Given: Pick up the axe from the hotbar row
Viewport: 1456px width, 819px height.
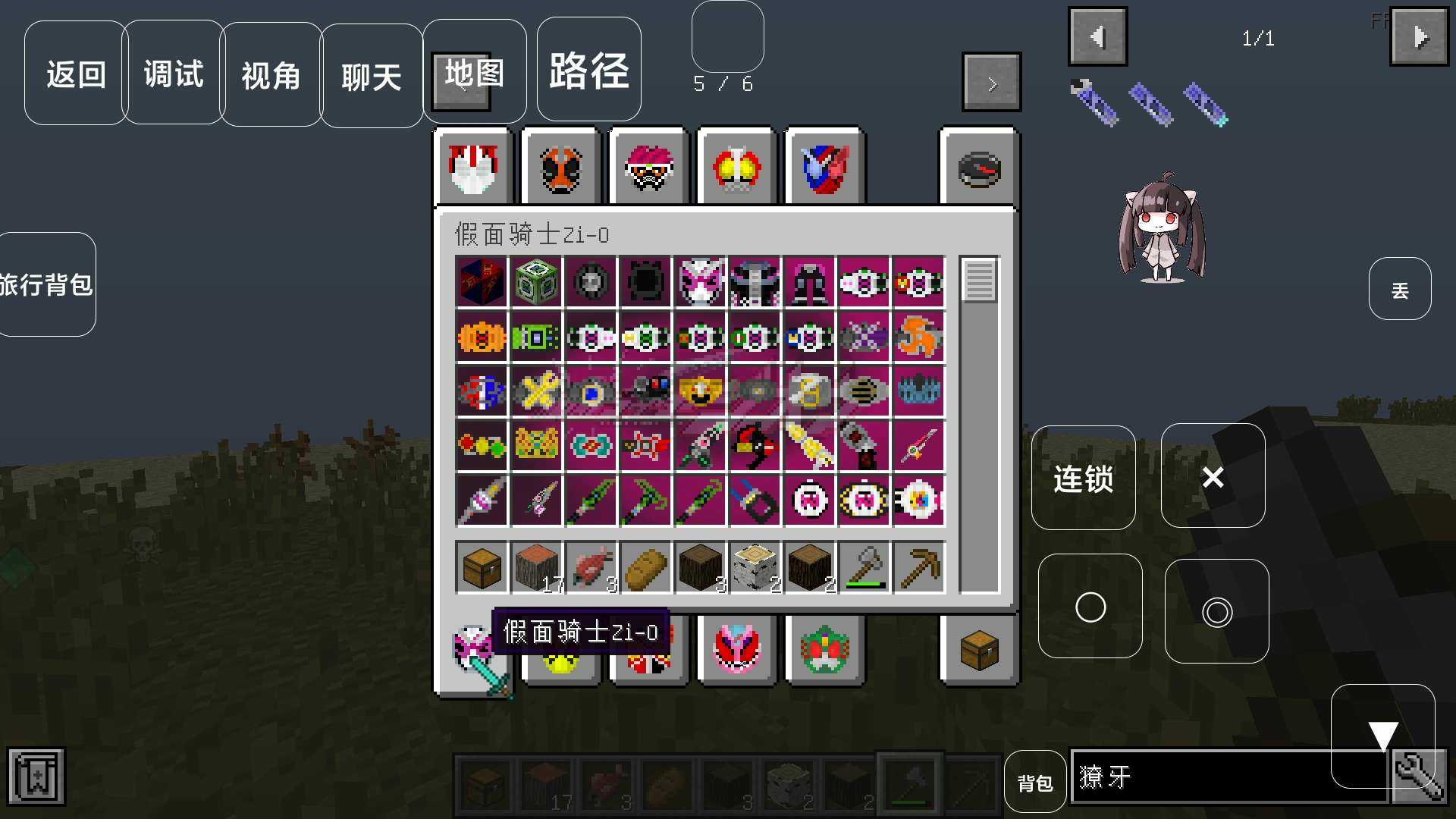Looking at the screenshot, I should [864, 565].
